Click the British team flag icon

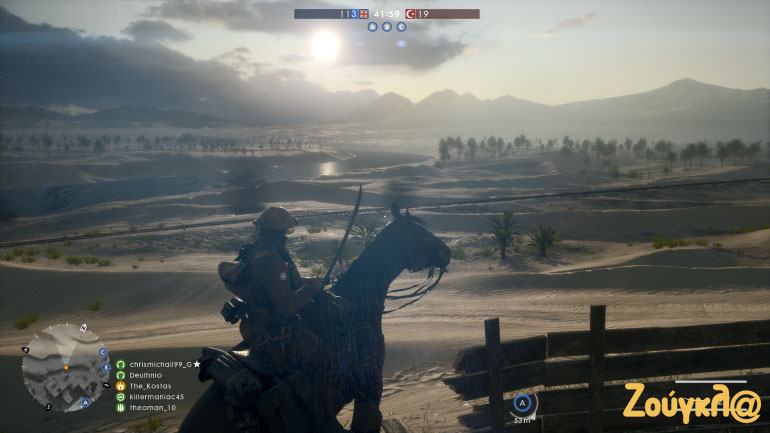point(364,14)
